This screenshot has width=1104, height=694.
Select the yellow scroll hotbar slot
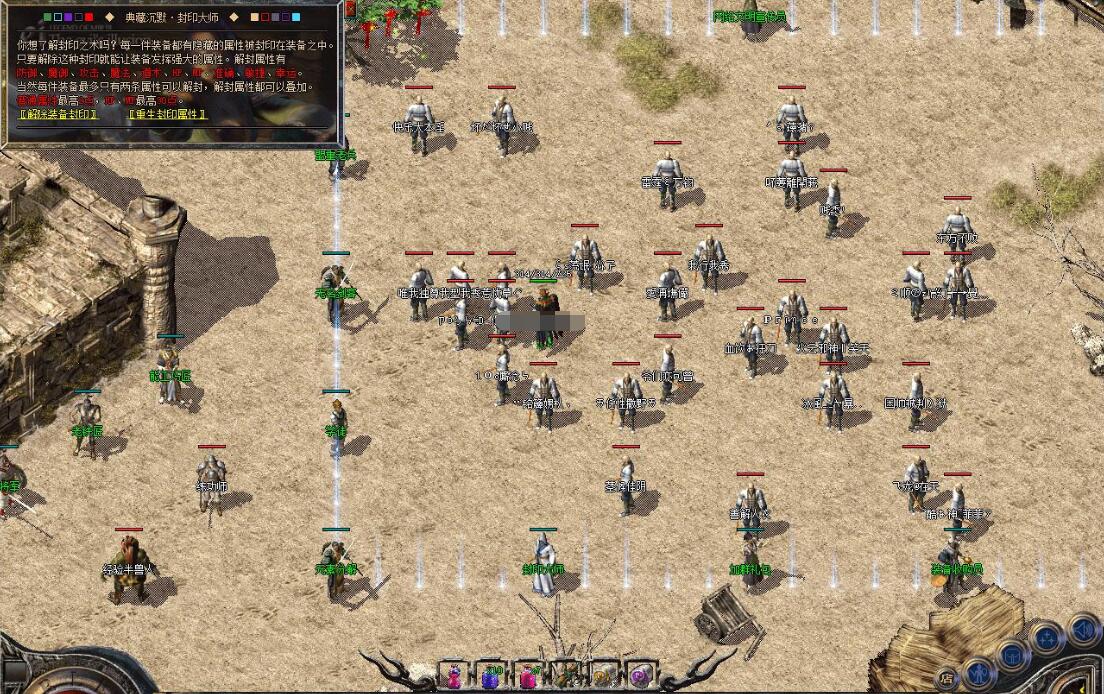(x=602, y=677)
